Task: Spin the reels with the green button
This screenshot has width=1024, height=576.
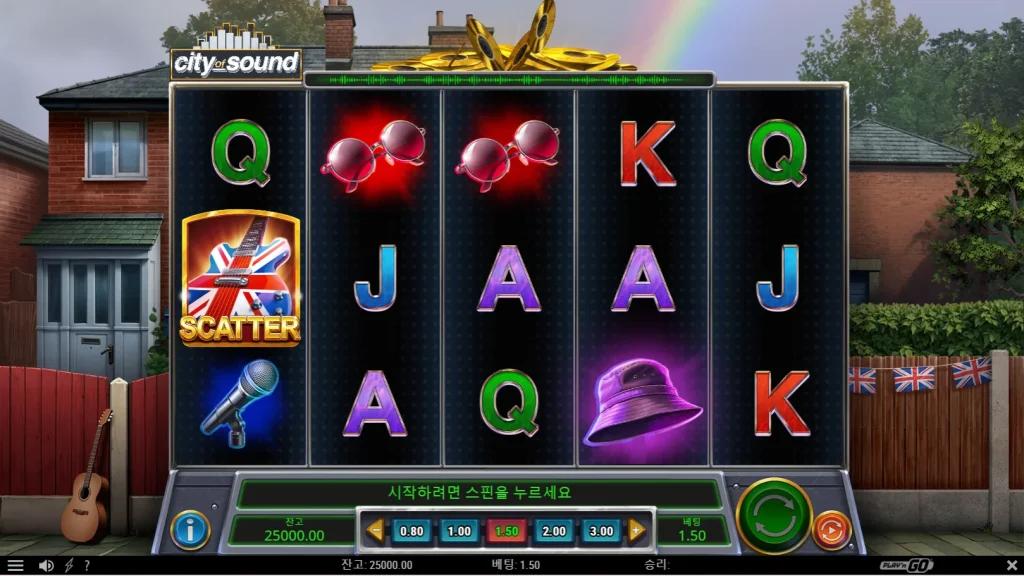Action: coord(773,516)
